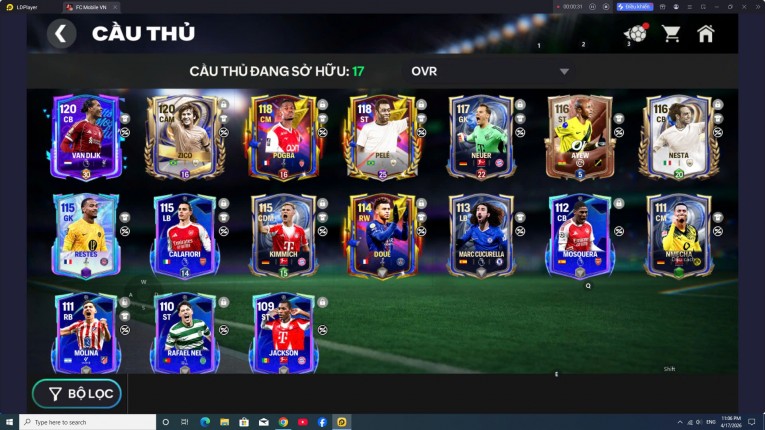Go back with the arrow button
Viewport: 765px width, 430px height.
[x=61, y=34]
